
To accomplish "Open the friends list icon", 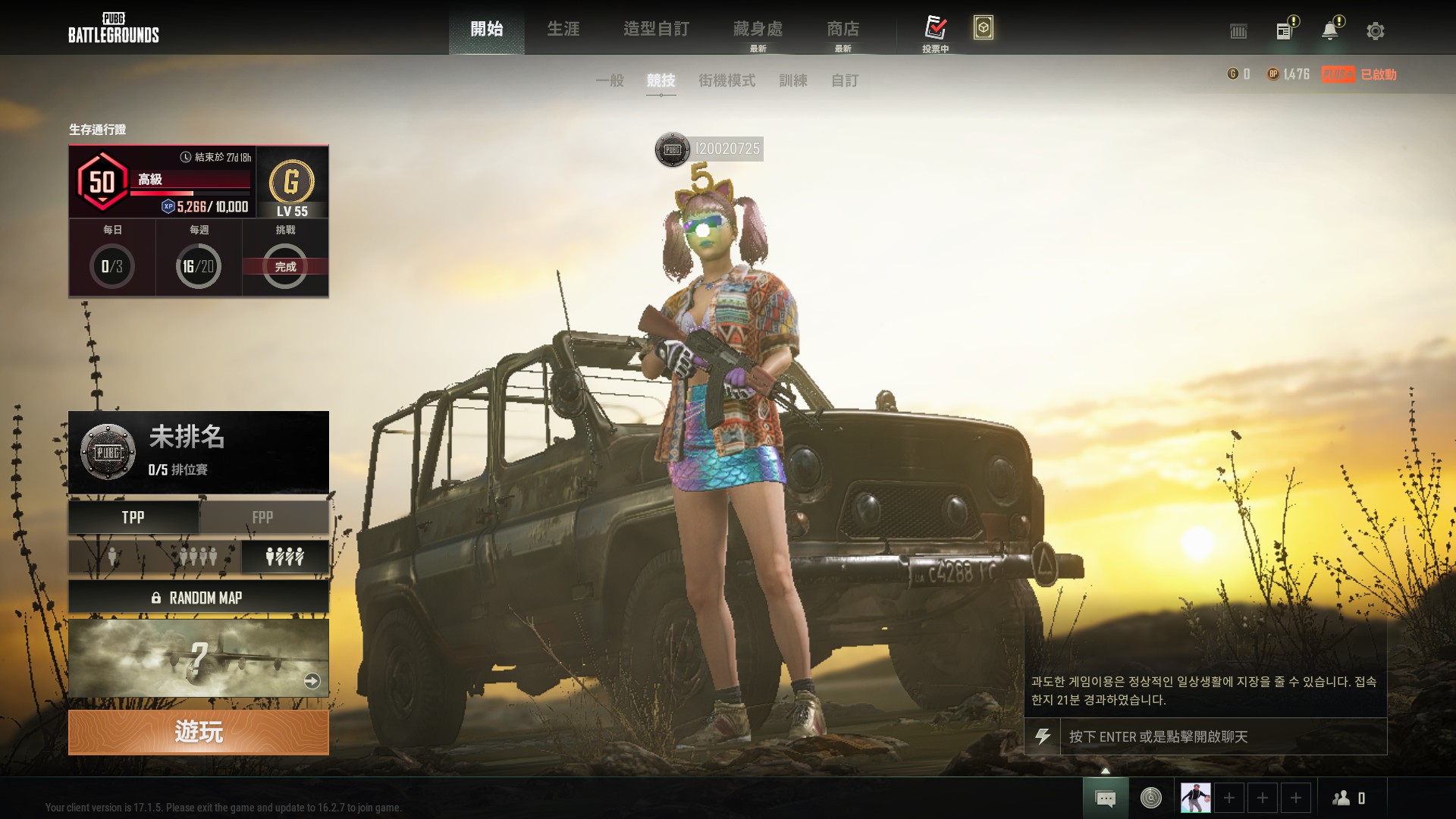I will coord(1348,798).
